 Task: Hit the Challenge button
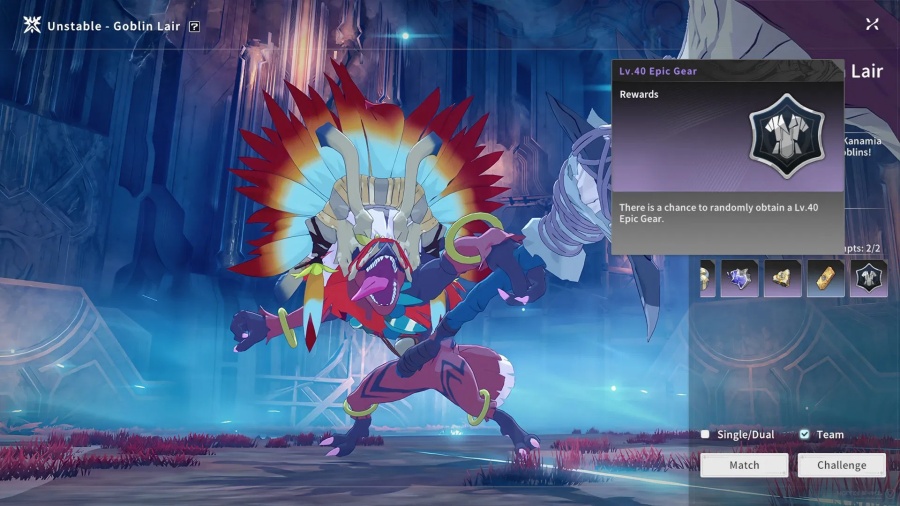841,465
